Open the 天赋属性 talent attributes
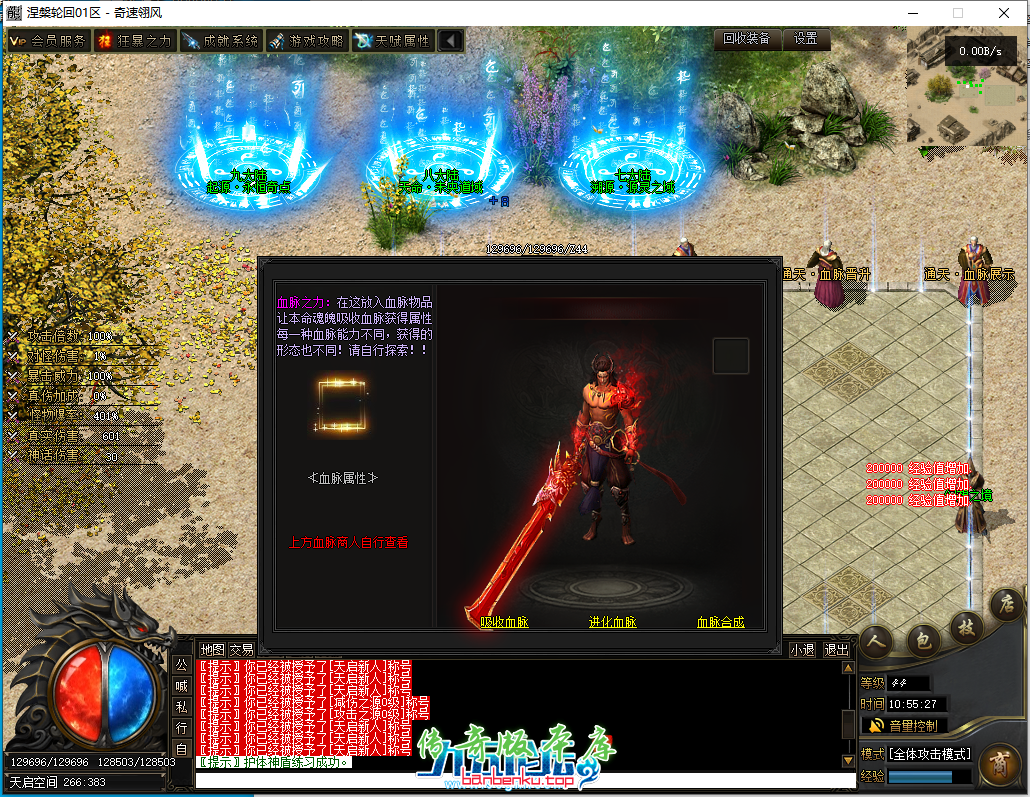This screenshot has width=1030, height=797. pos(393,41)
